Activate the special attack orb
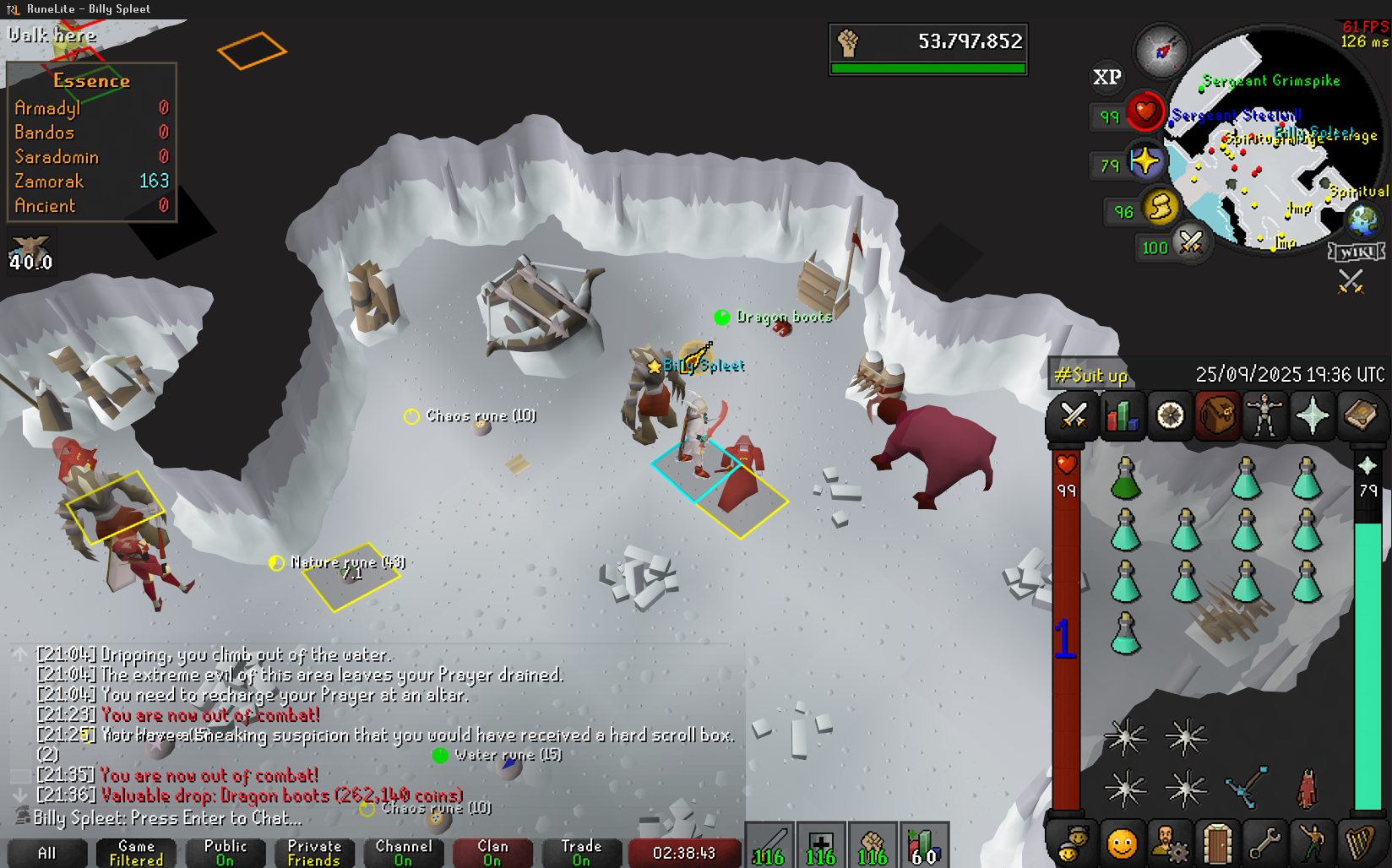This screenshot has width=1392, height=868. click(1191, 243)
